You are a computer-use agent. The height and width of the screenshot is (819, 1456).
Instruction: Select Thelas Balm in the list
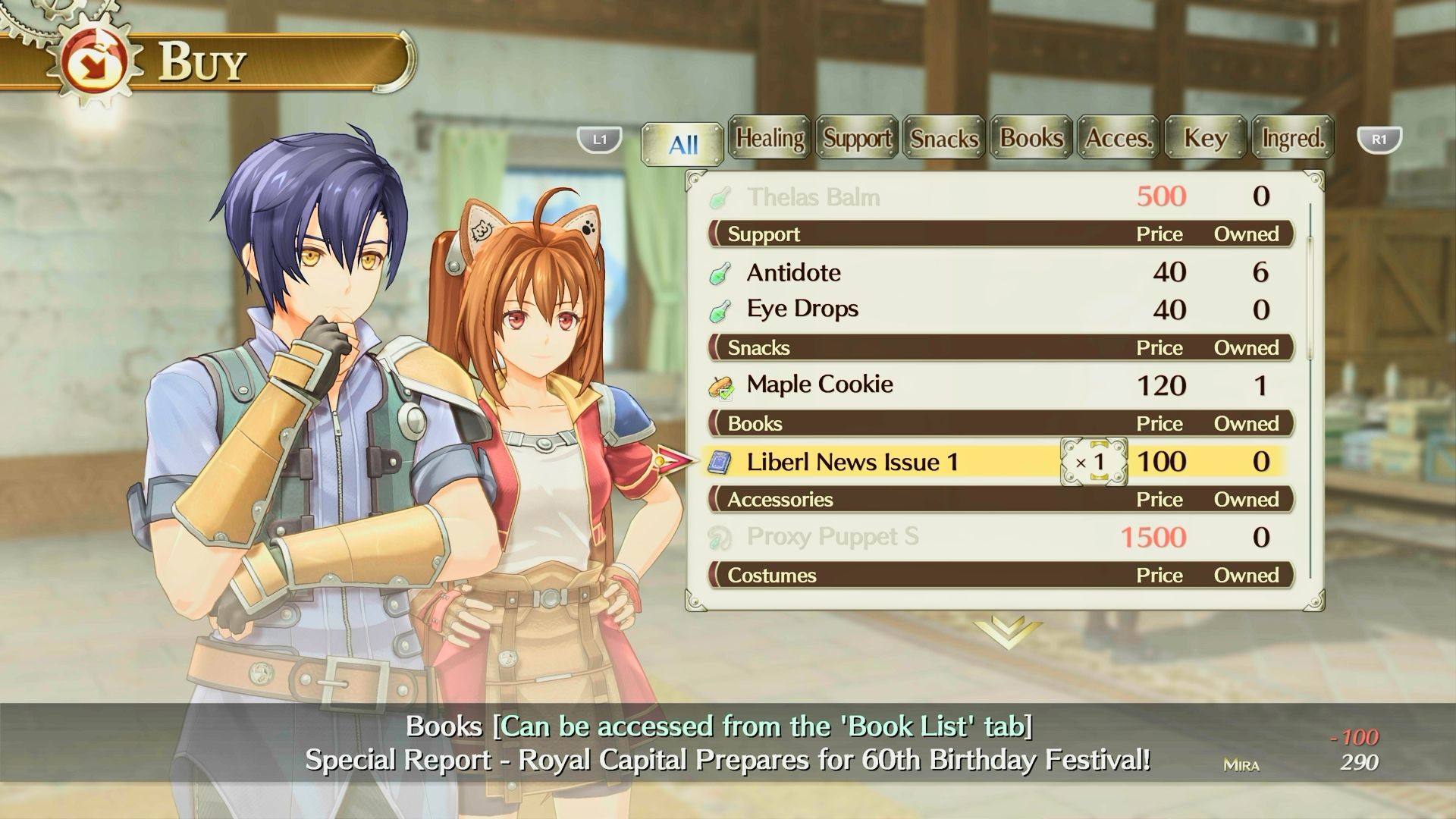coord(813,197)
